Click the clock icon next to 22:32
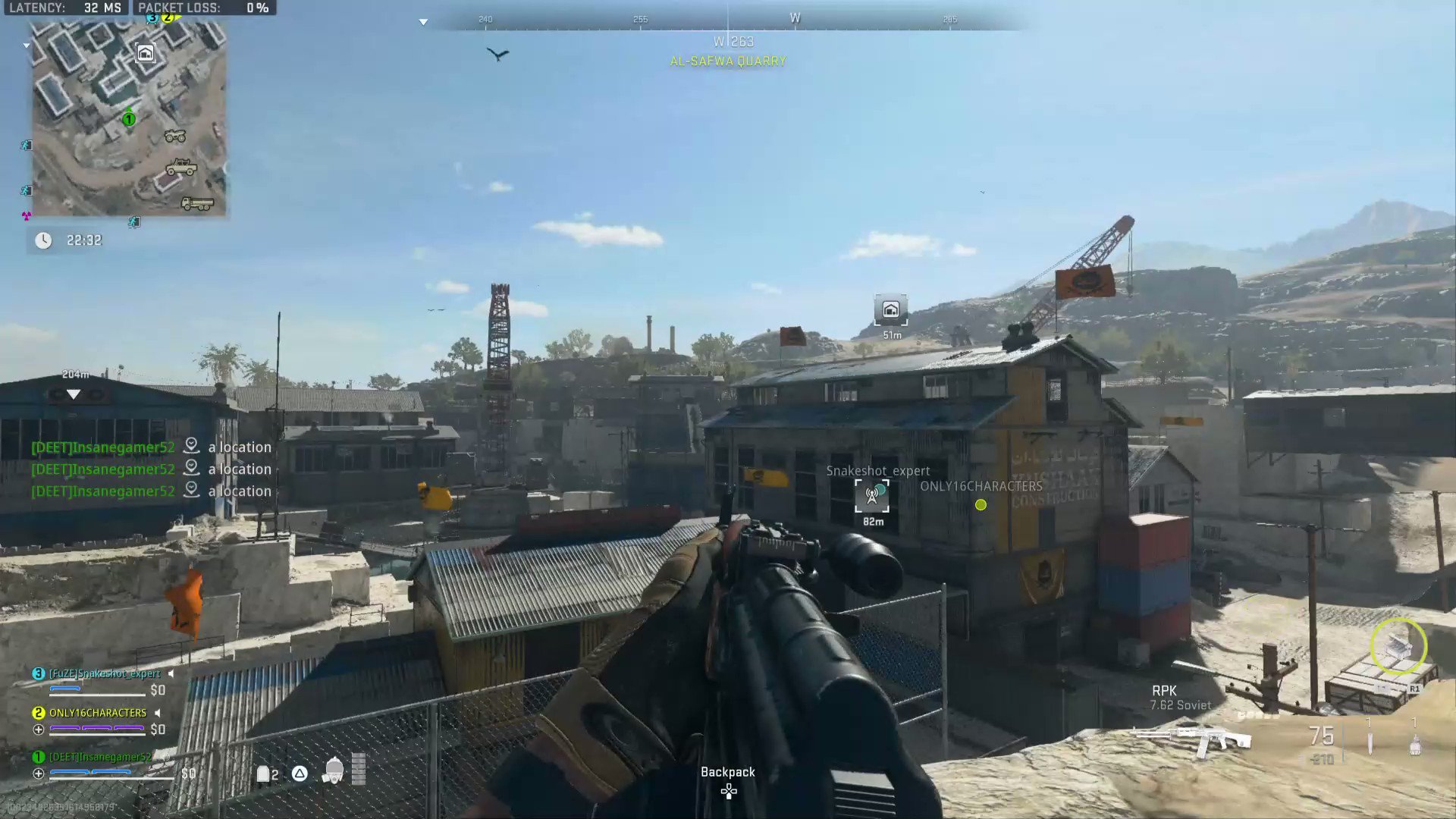This screenshot has width=1456, height=819. (x=44, y=240)
